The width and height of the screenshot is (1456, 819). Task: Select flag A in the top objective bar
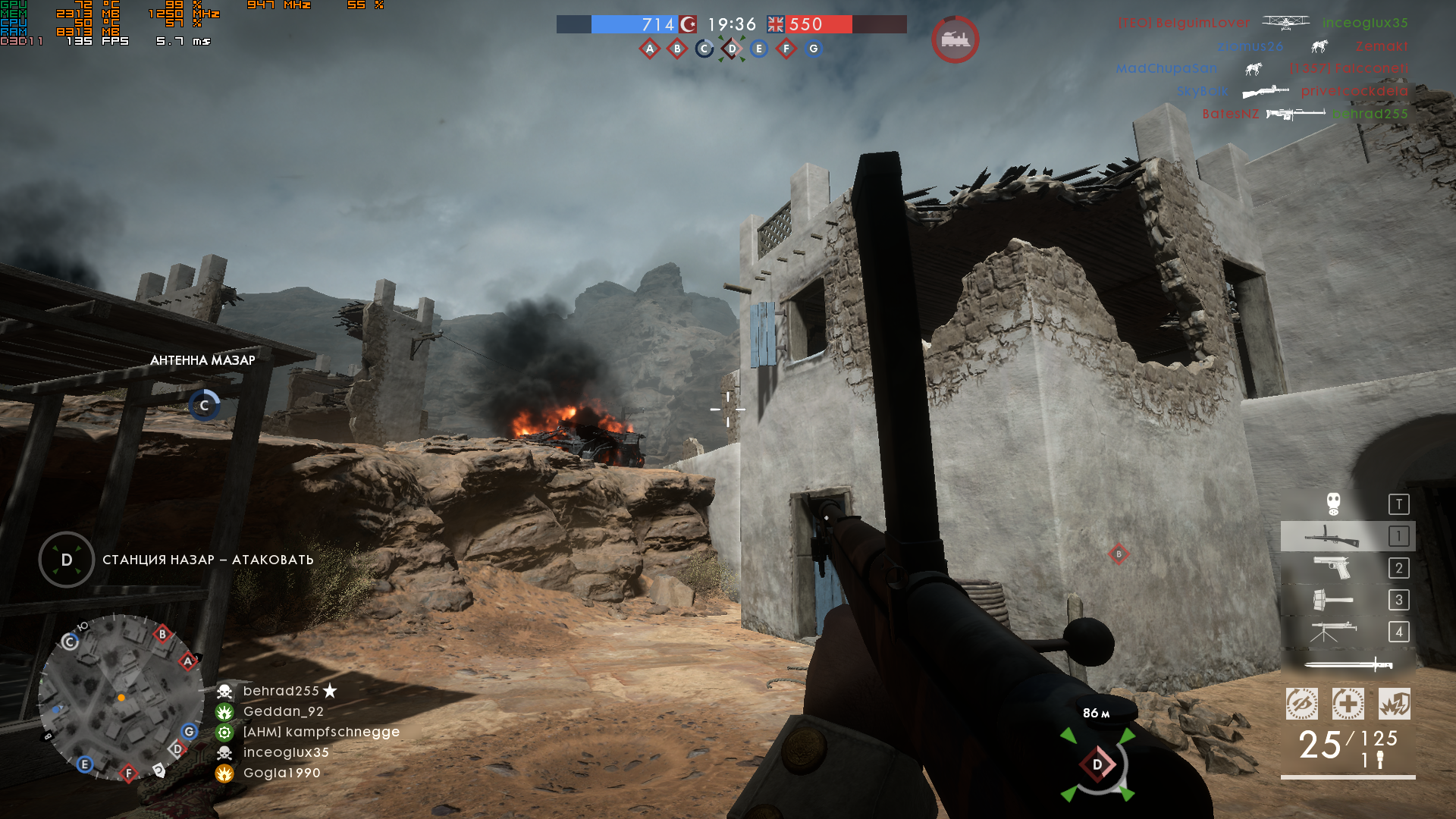(650, 49)
